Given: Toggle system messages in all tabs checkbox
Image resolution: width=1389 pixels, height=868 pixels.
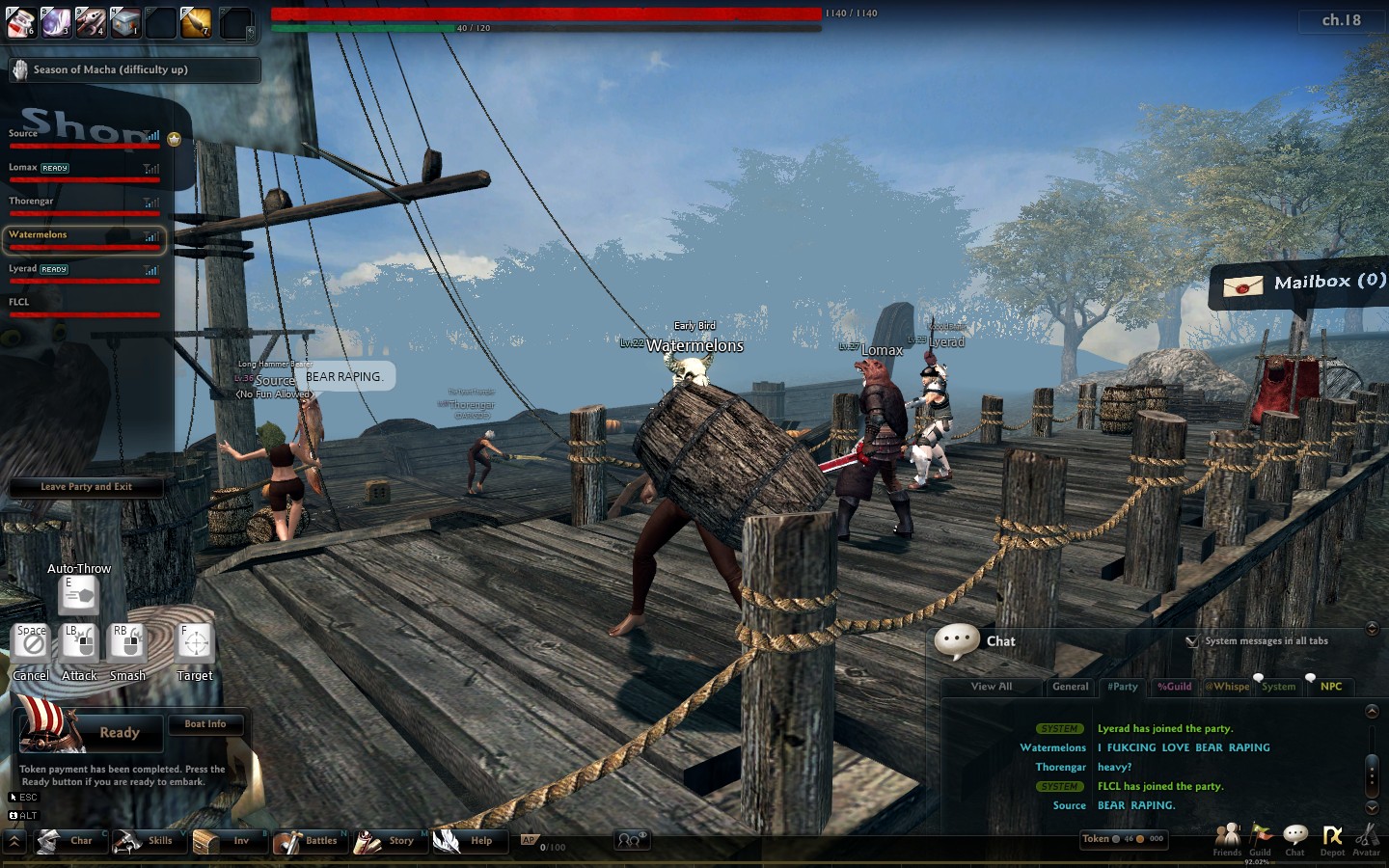Looking at the screenshot, I should 1192,641.
